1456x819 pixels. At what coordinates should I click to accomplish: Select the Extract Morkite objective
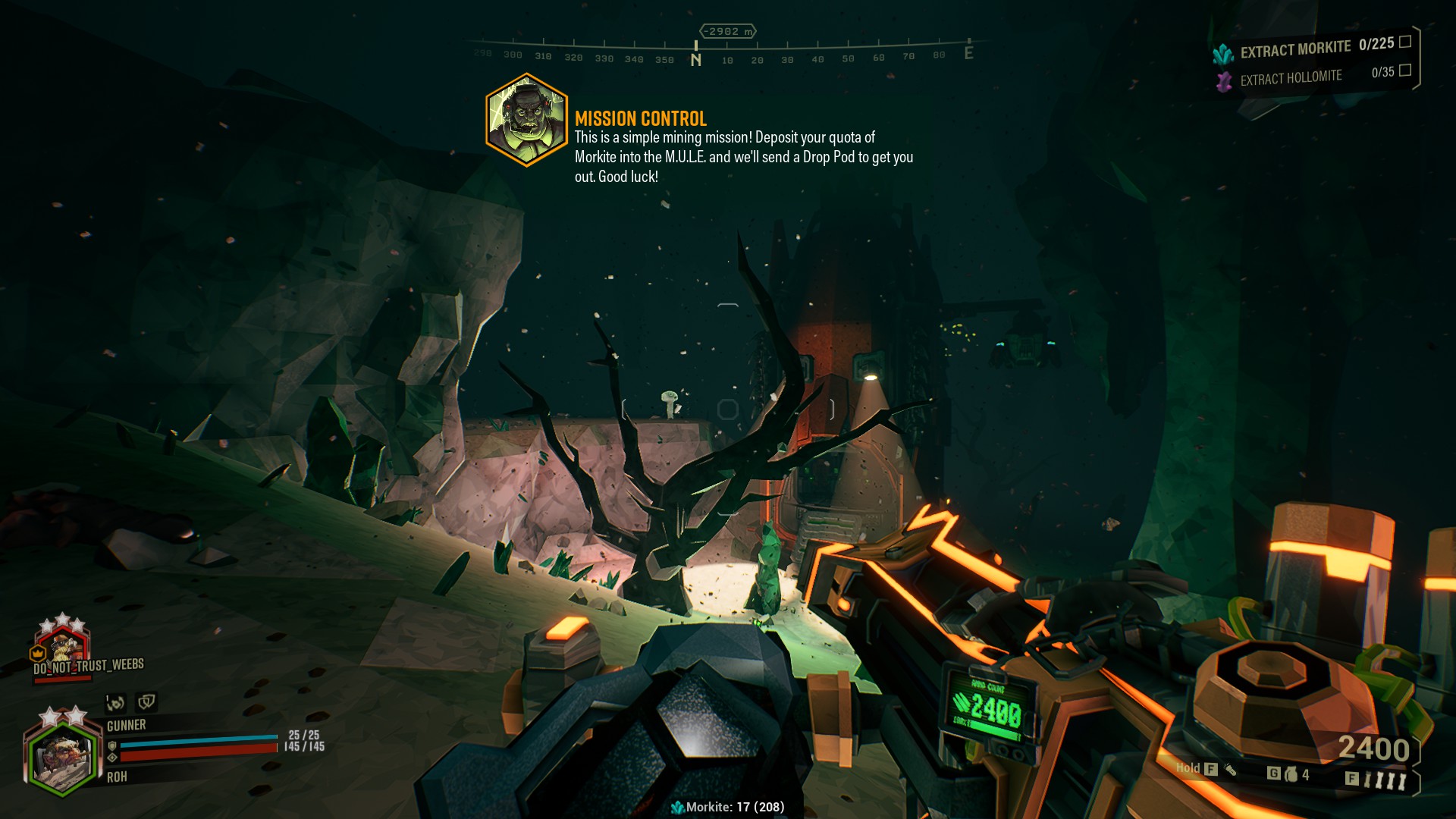point(1295,49)
